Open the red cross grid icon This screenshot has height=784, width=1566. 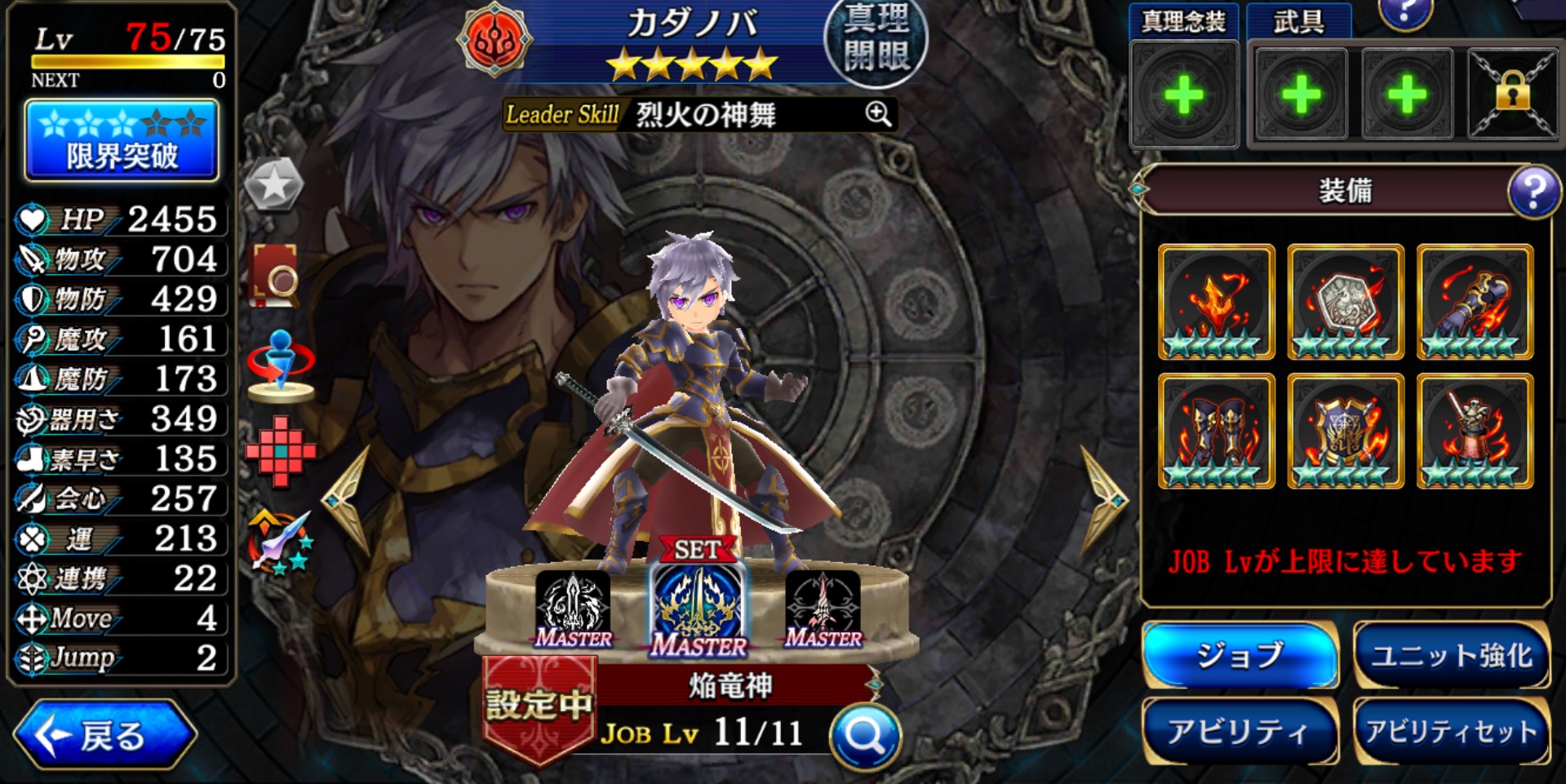click(280, 450)
